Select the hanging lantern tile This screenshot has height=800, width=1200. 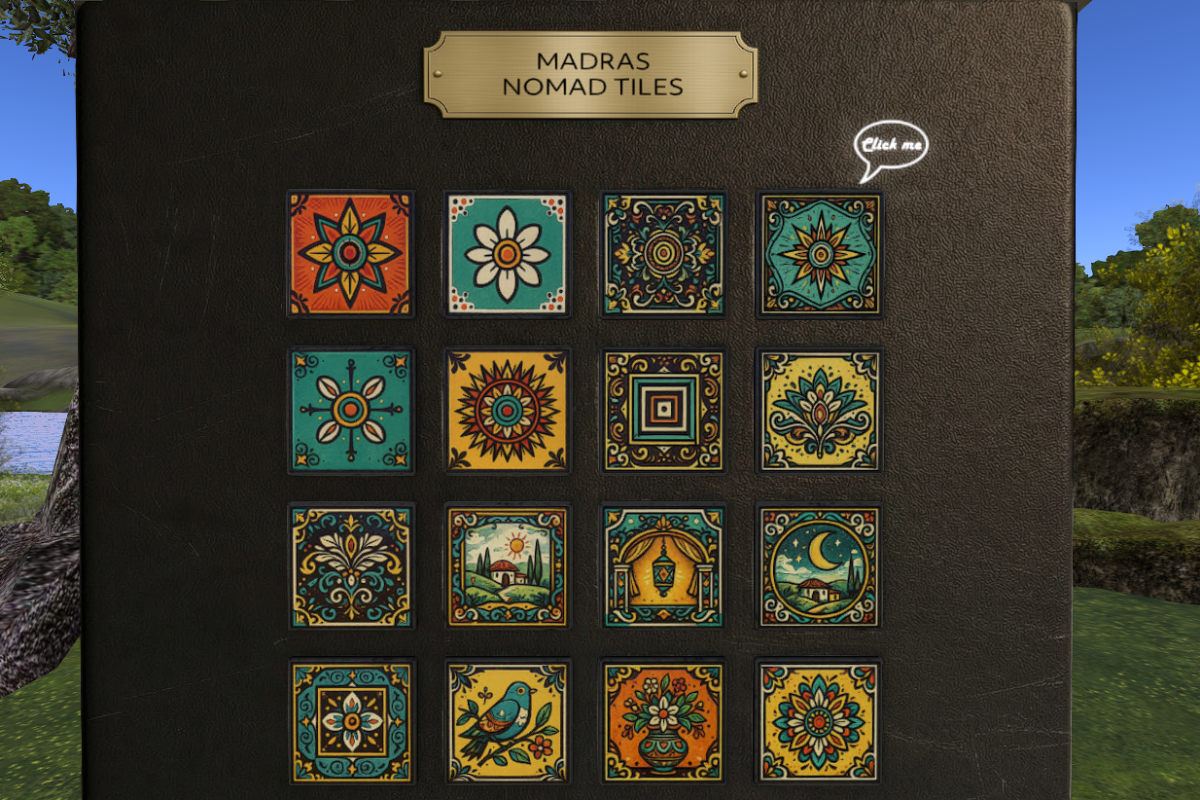(x=663, y=566)
